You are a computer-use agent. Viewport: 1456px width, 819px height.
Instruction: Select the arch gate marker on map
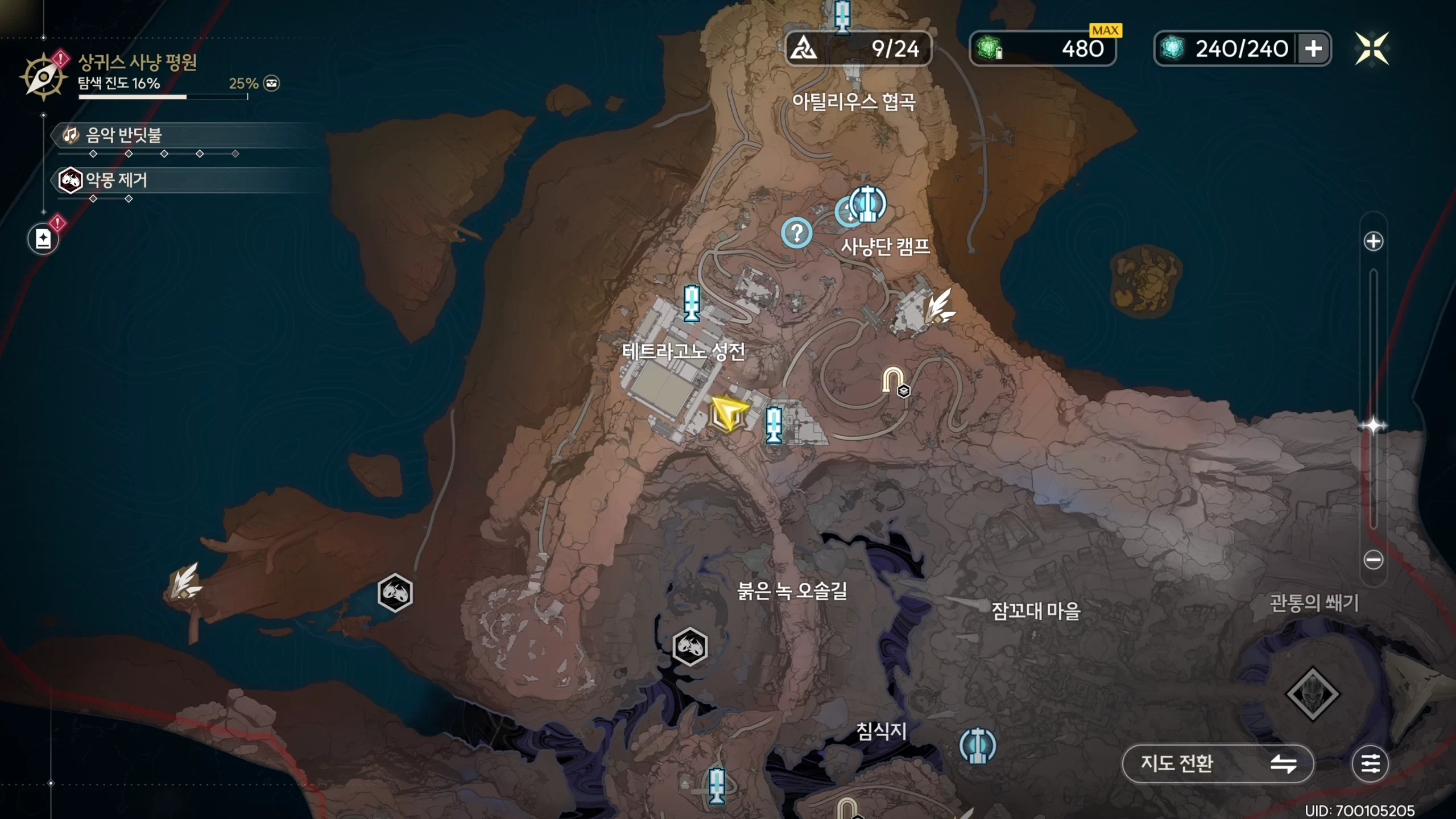[892, 380]
